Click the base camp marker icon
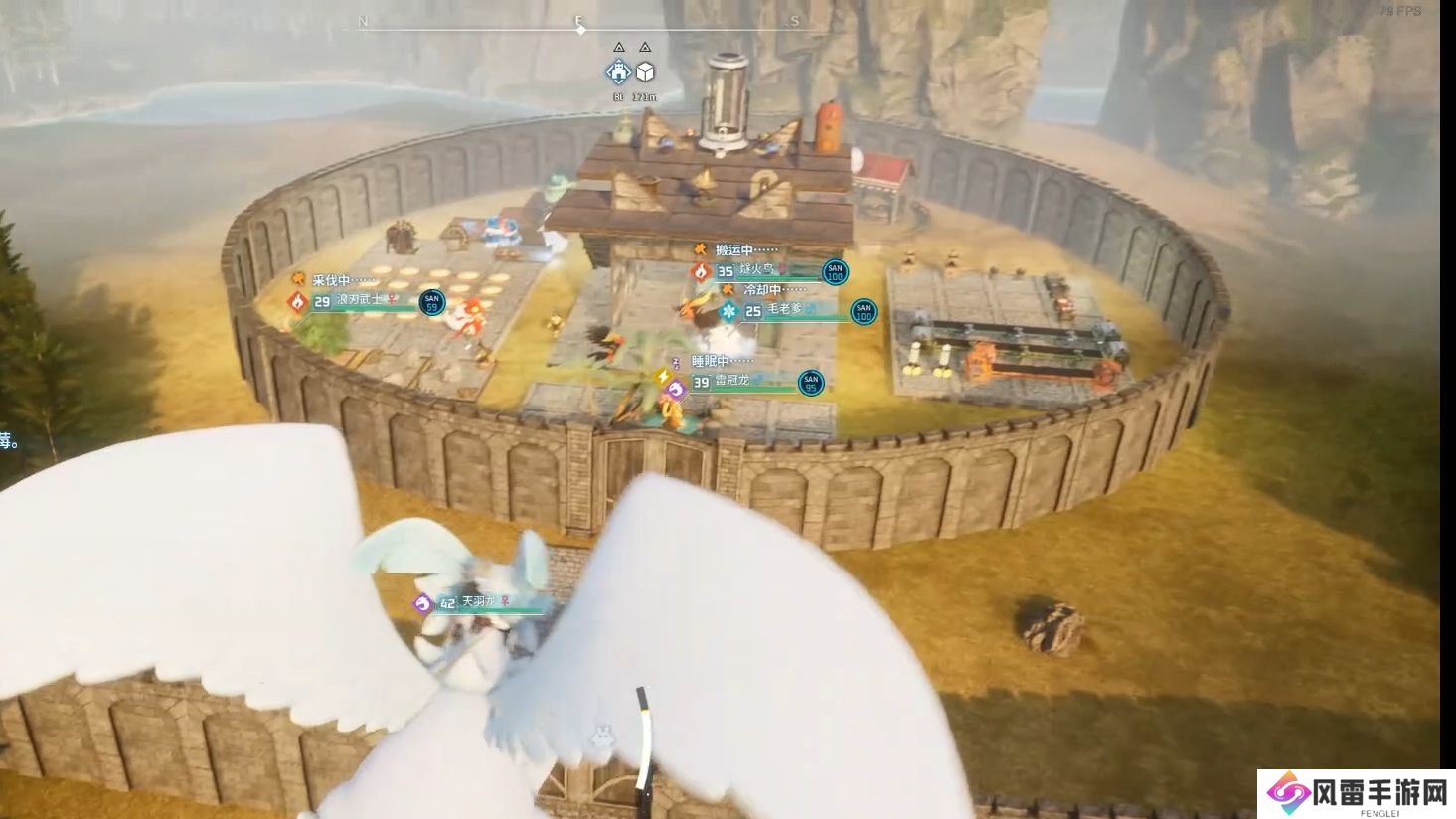The image size is (1456, 819). pyautogui.click(x=618, y=71)
